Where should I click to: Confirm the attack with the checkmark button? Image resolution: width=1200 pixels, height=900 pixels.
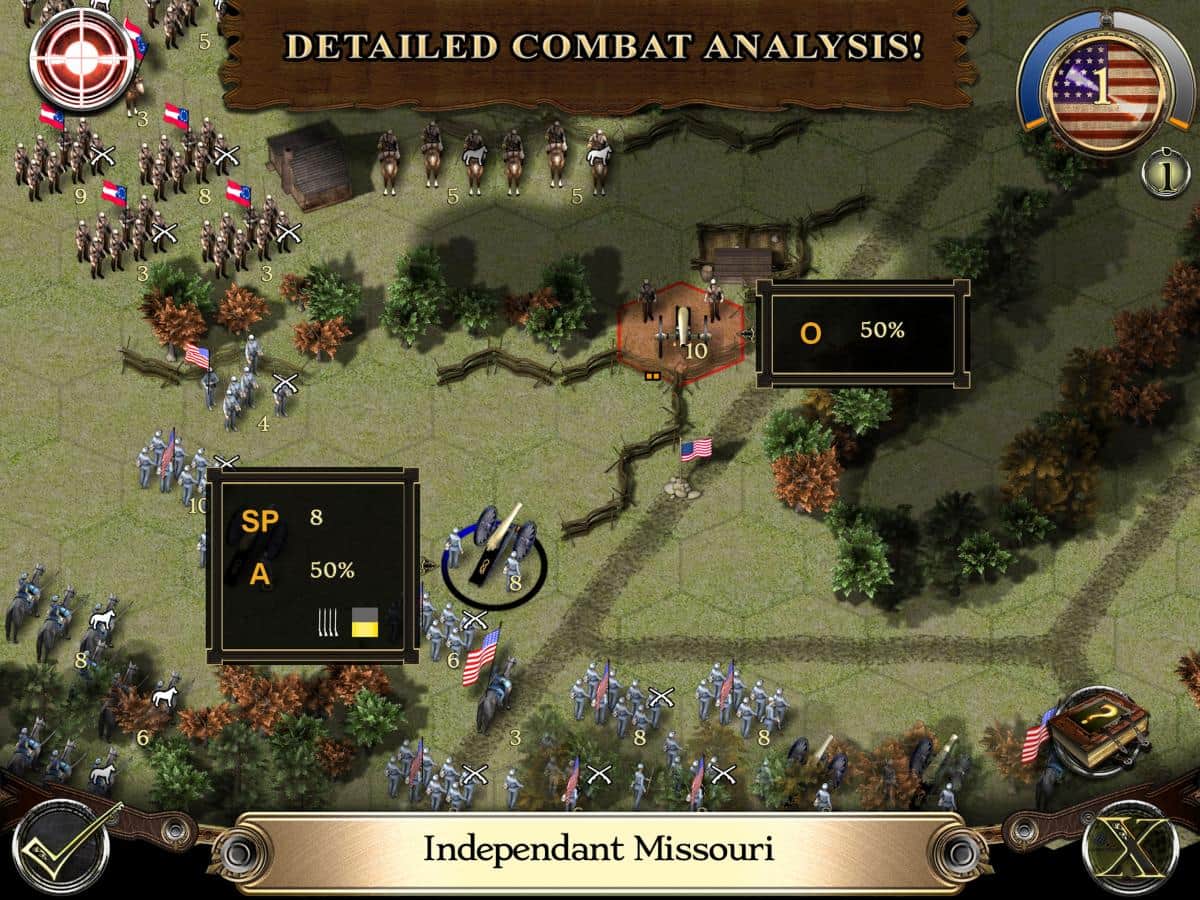[x=62, y=847]
